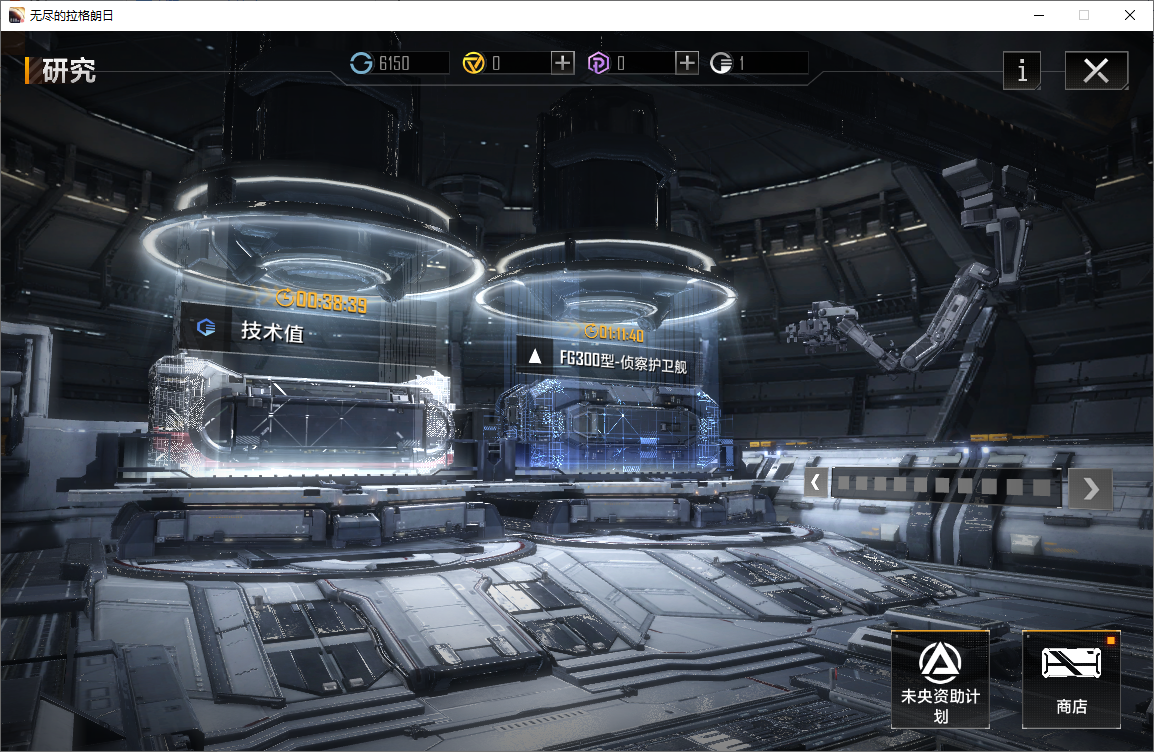Add yellow currency with its plus button
This screenshot has width=1154, height=752.
[x=563, y=63]
